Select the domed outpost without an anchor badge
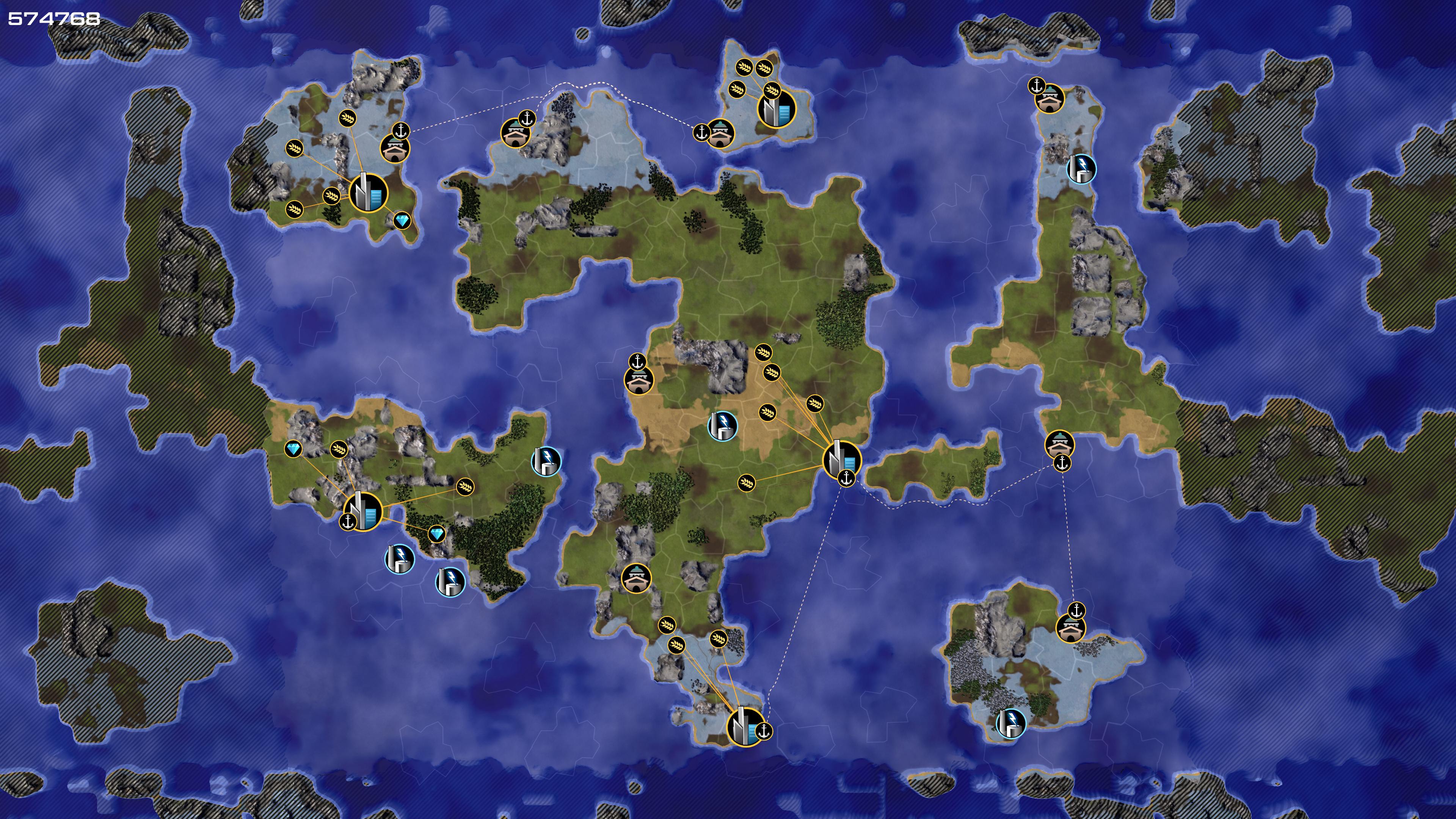Screen dimensions: 1456x819 (x=637, y=578)
